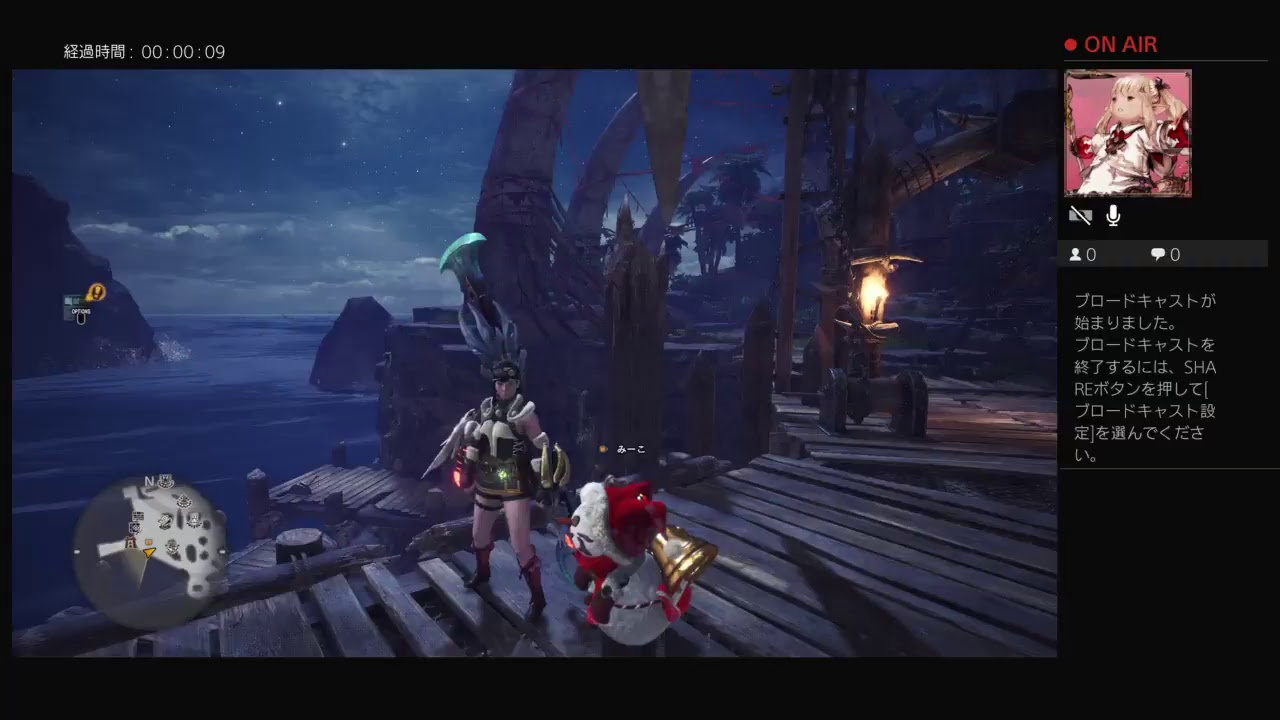
Task: Click the disabled camera icon
Action: 1079,215
